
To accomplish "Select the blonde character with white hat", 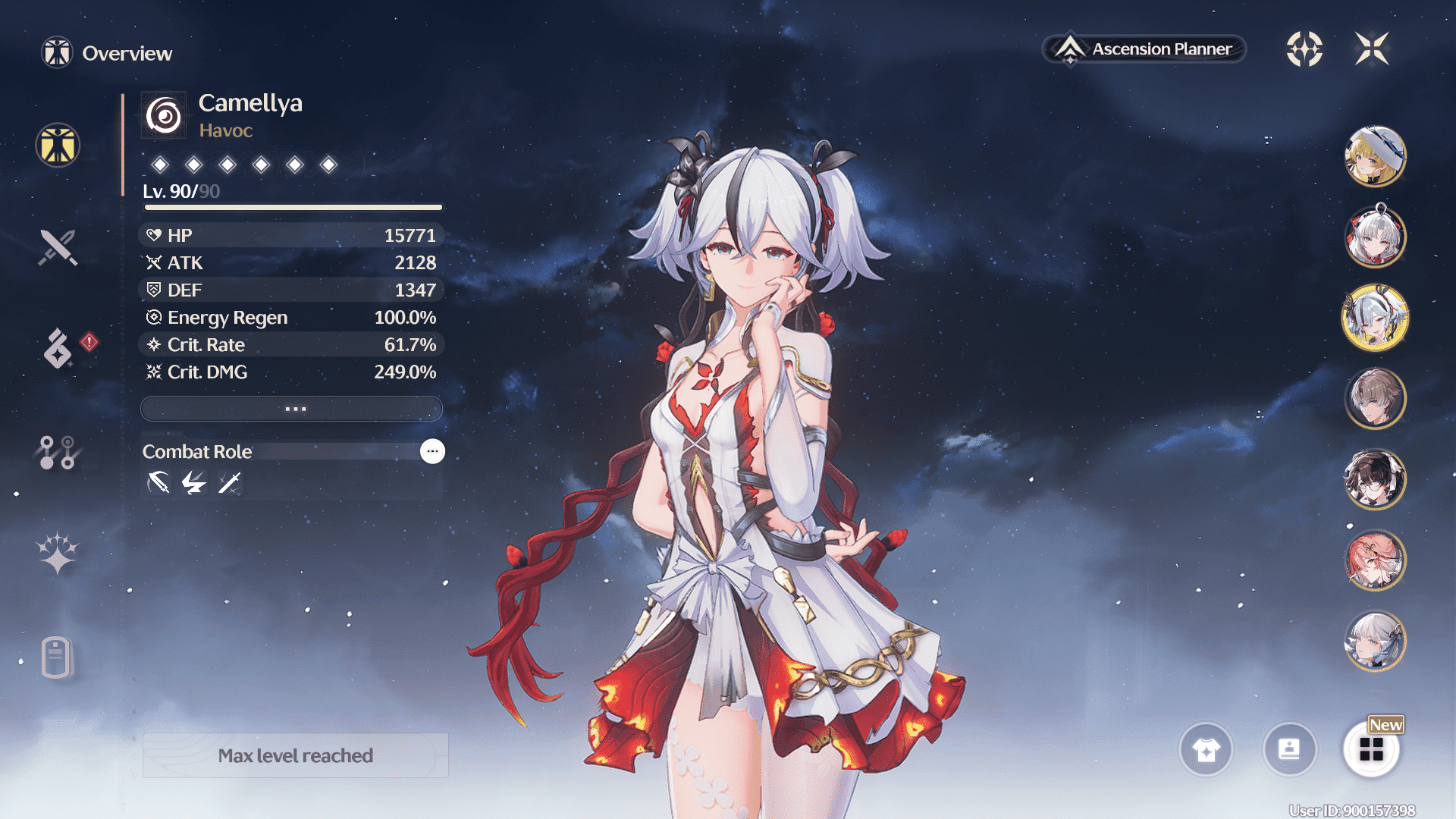I will [1375, 156].
